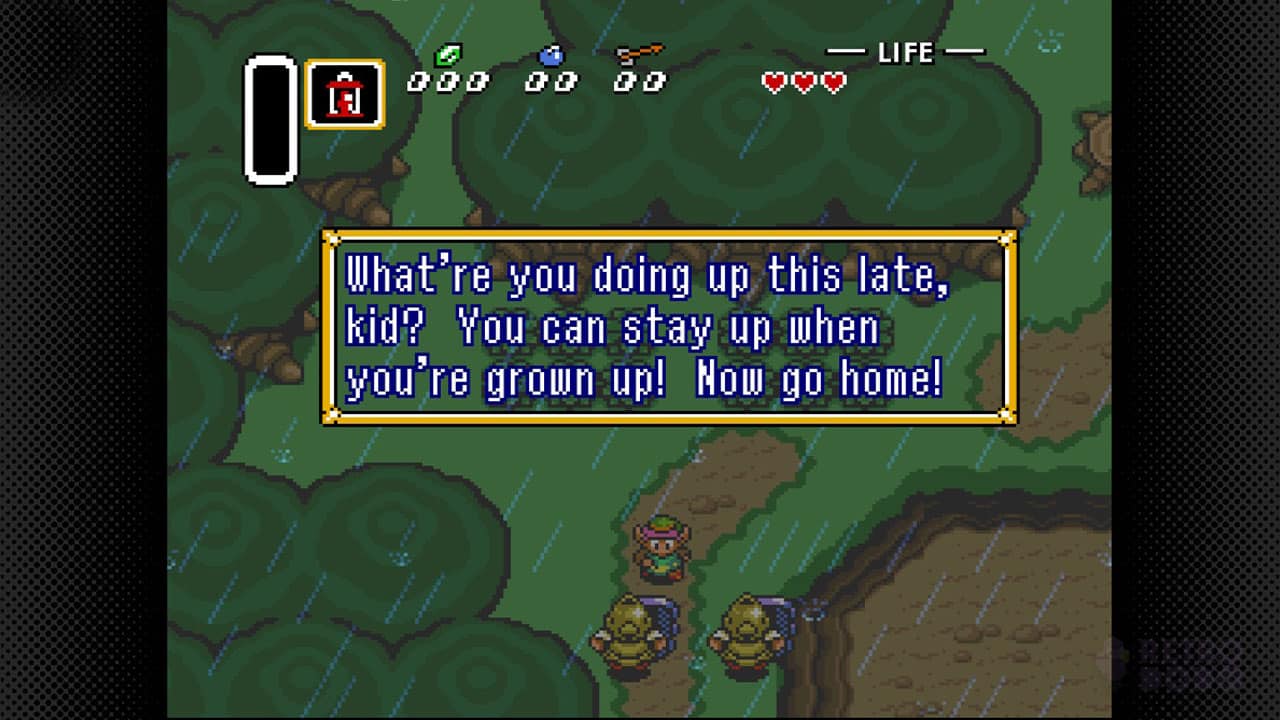Click the word kid? in the dialog
Viewport: 1280px width, 720px height.
(x=384, y=326)
